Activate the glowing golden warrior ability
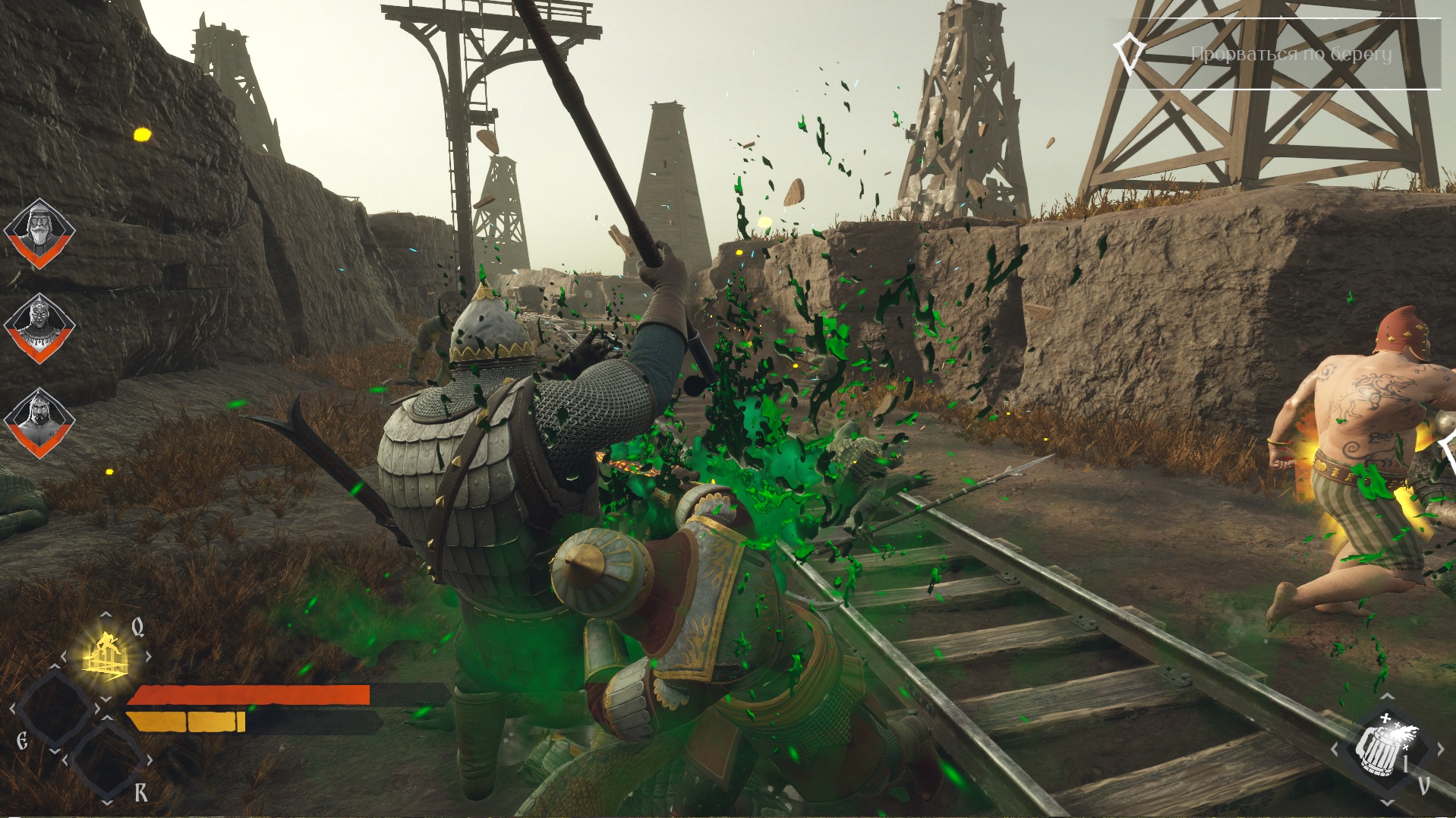This screenshot has height=818, width=1456. pos(105,654)
